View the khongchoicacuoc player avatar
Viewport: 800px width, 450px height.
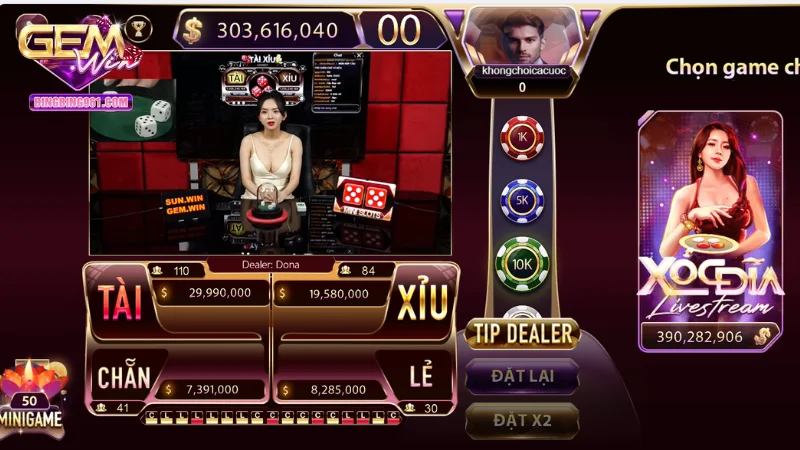(520, 40)
